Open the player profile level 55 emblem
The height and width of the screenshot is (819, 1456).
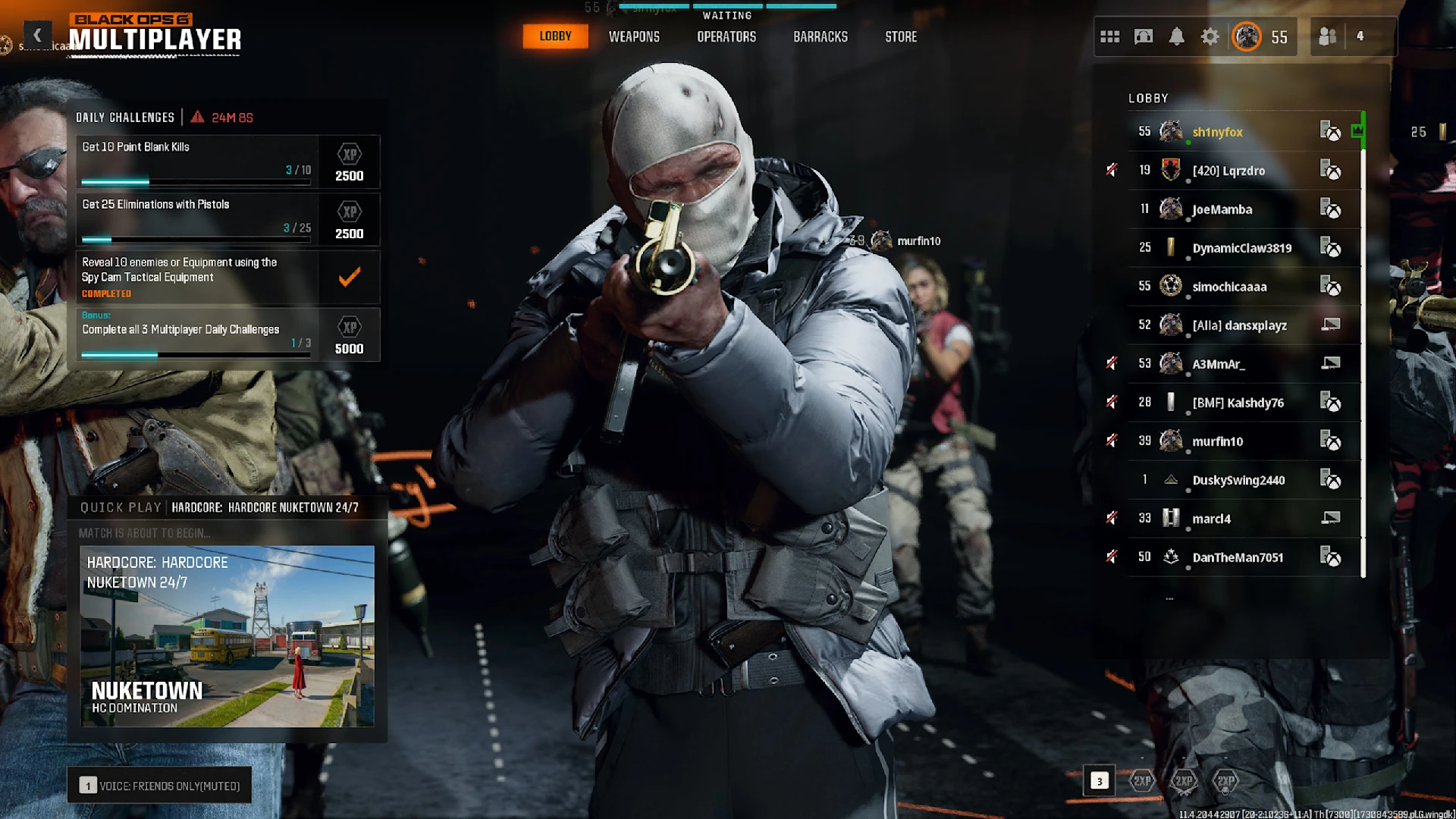pos(1247,36)
